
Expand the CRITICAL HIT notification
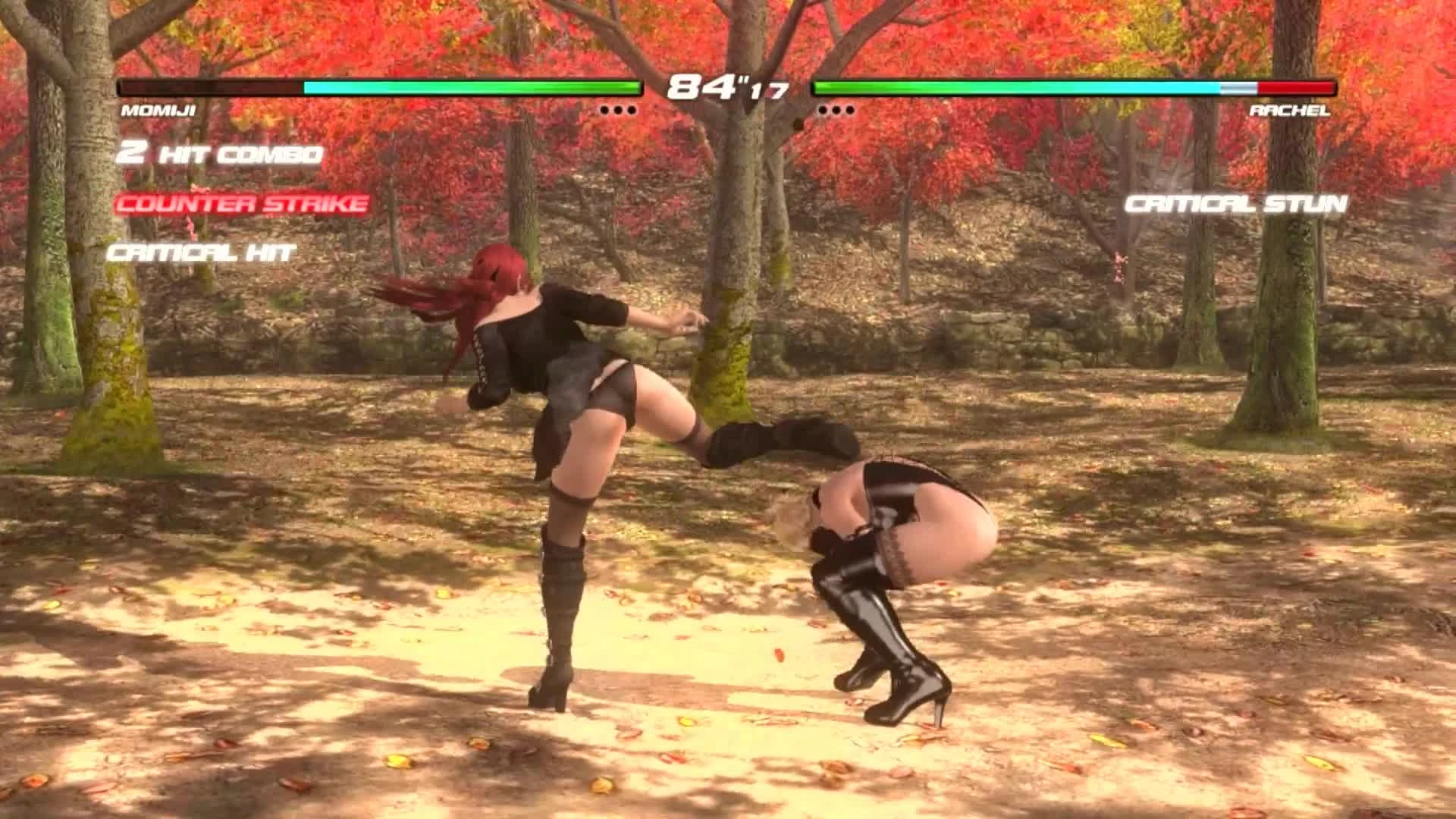199,253
